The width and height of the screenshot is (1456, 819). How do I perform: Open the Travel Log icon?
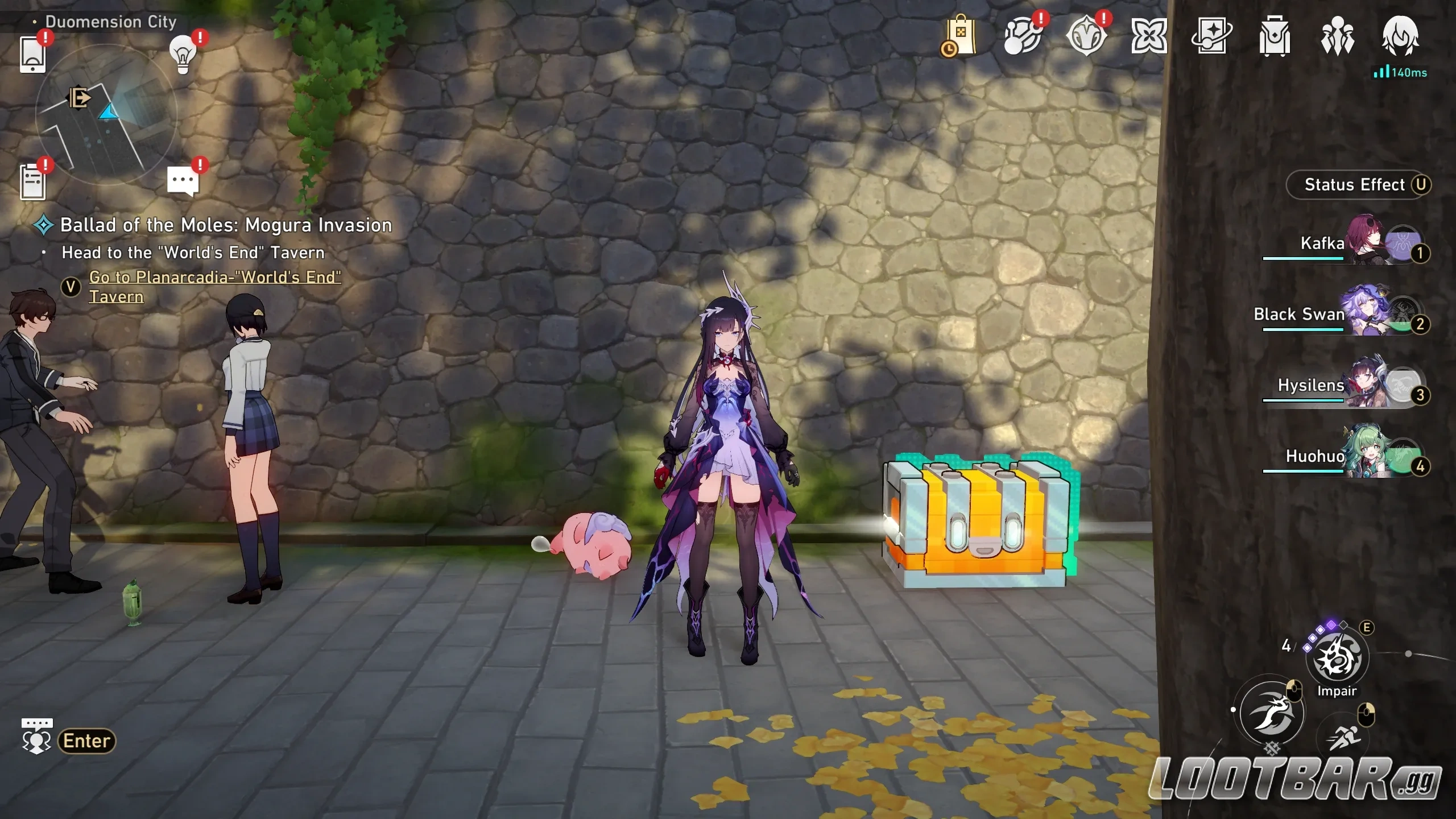tap(1210, 35)
